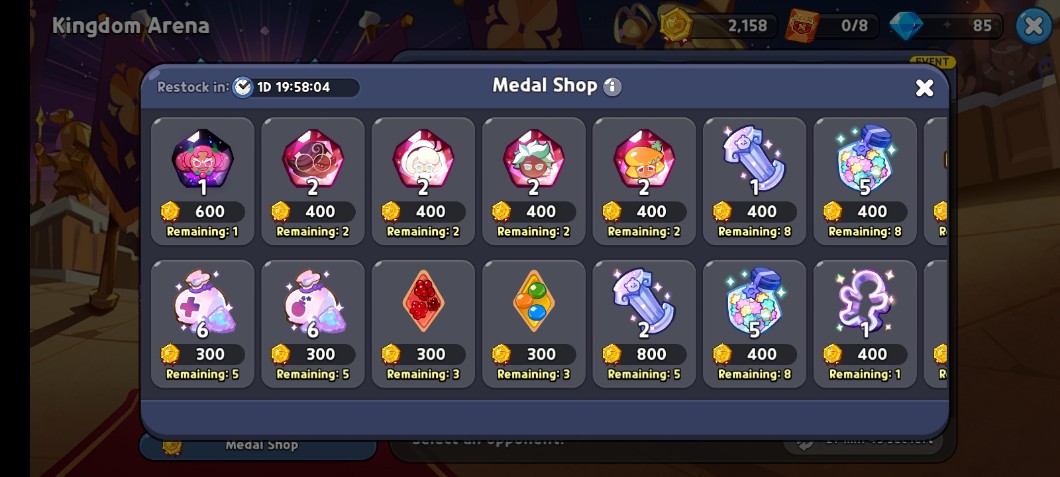Buy the two pillars for 800 medals
1060x477 pixels.
(x=644, y=323)
